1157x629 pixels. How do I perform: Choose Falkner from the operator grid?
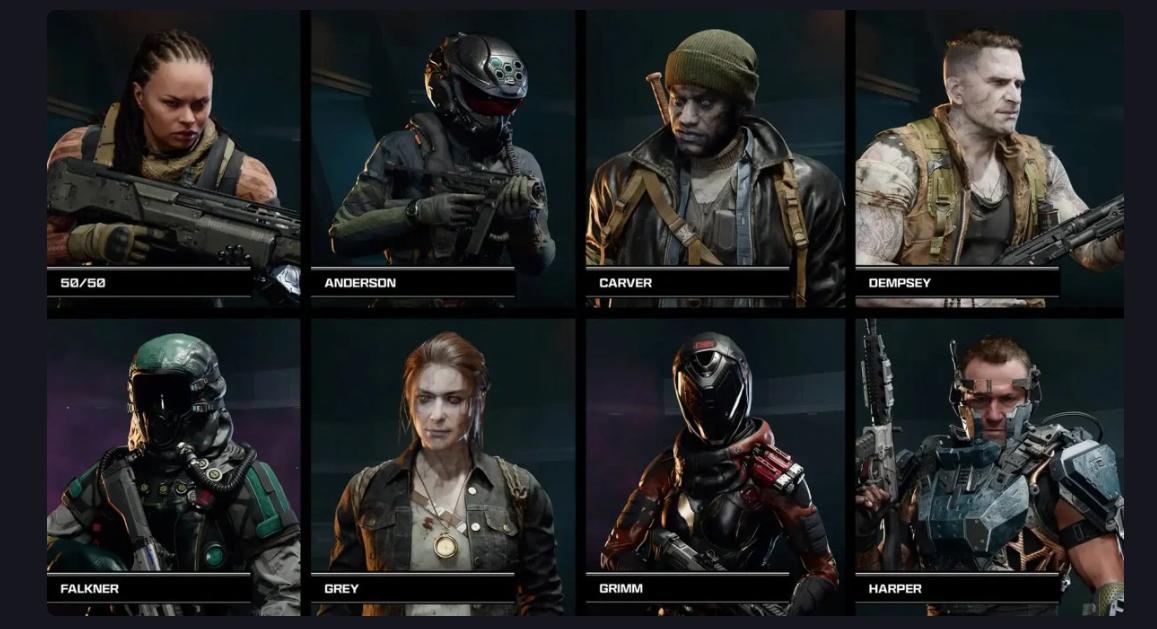pyautogui.click(x=173, y=465)
